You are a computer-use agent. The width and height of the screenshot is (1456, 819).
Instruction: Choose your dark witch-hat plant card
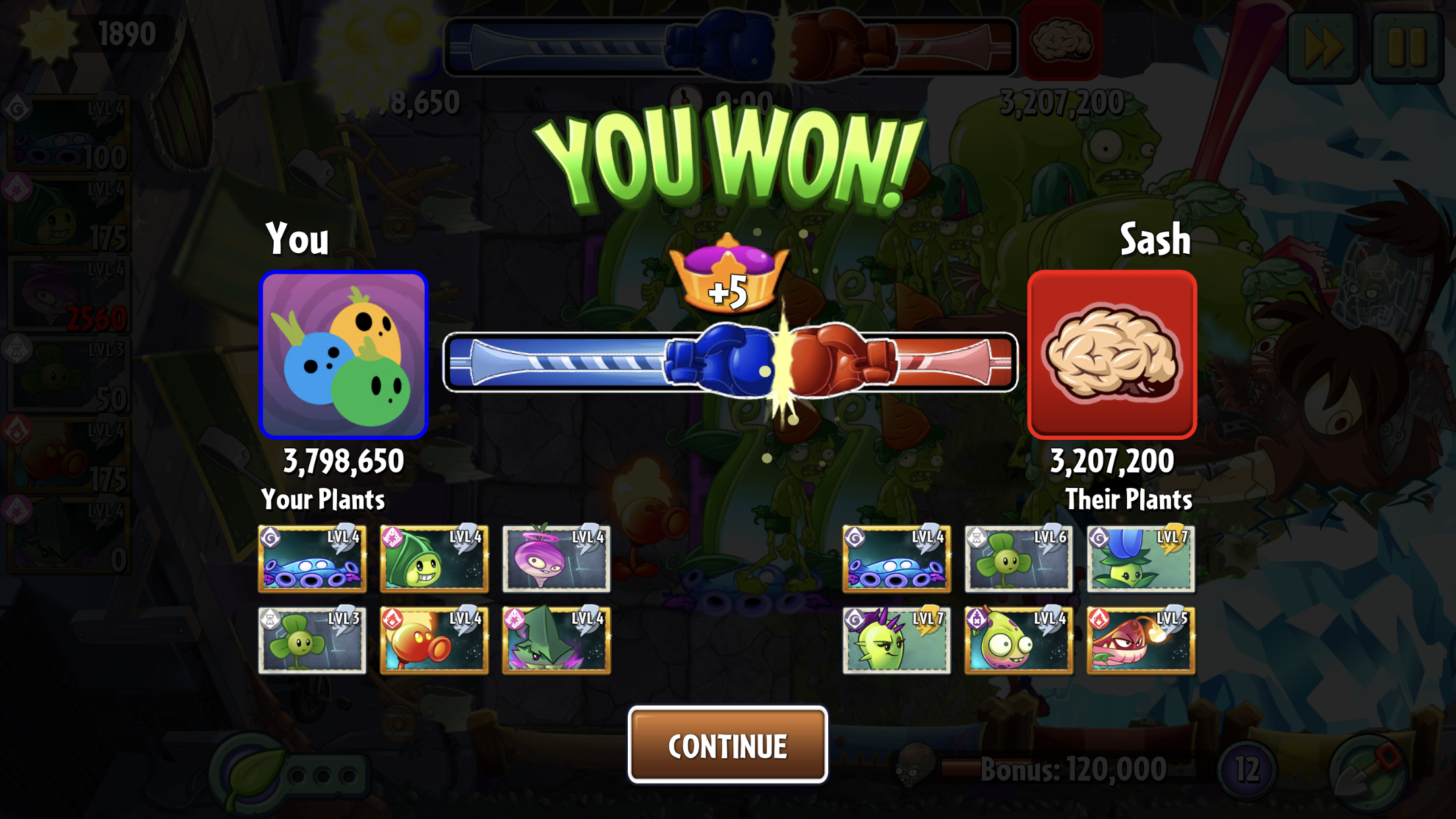[x=556, y=640]
